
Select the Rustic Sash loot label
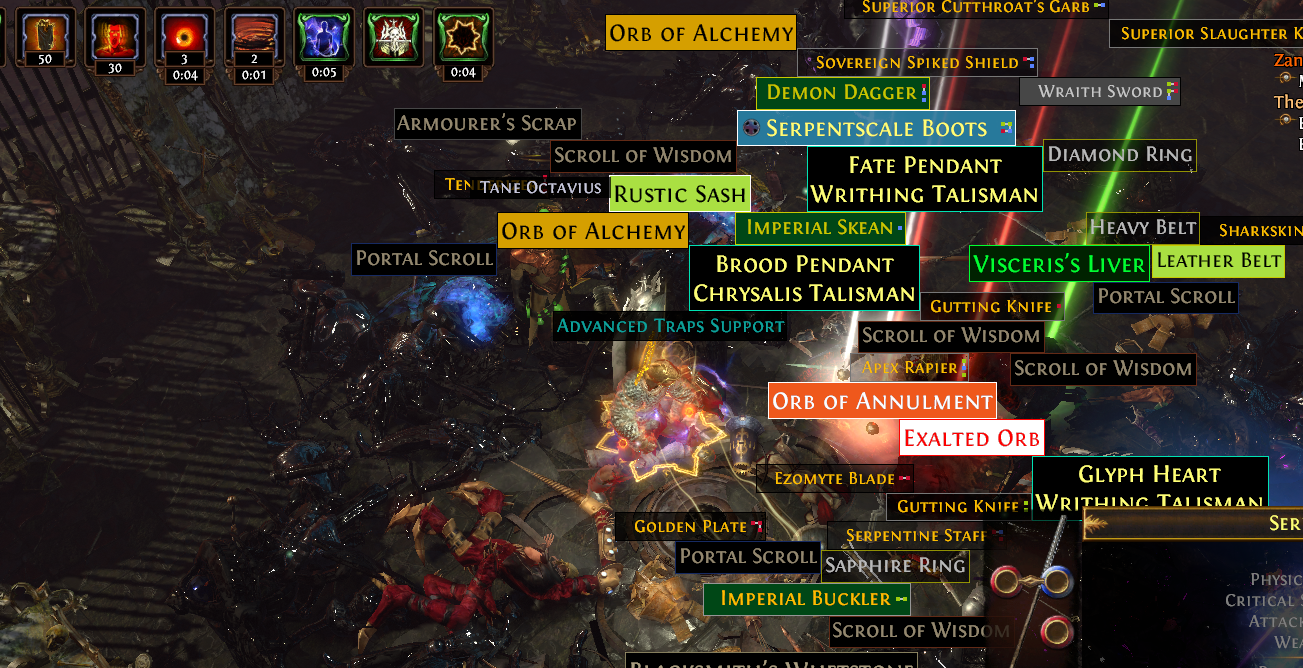coord(679,194)
